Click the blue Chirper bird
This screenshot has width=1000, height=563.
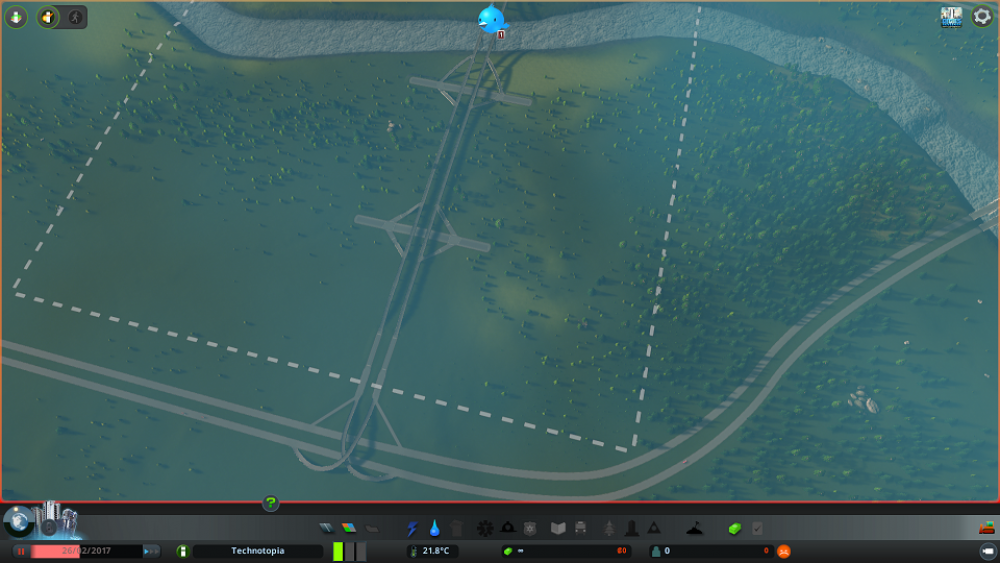pyautogui.click(x=492, y=19)
